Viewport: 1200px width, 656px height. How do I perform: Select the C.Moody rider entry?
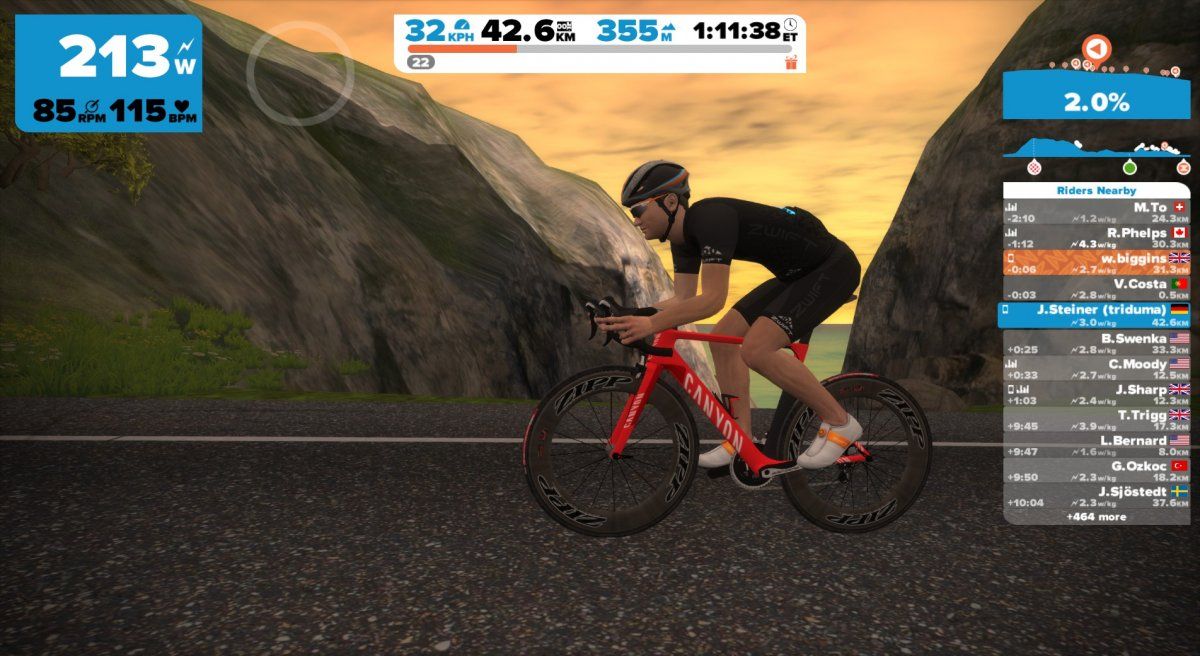tap(1096, 370)
